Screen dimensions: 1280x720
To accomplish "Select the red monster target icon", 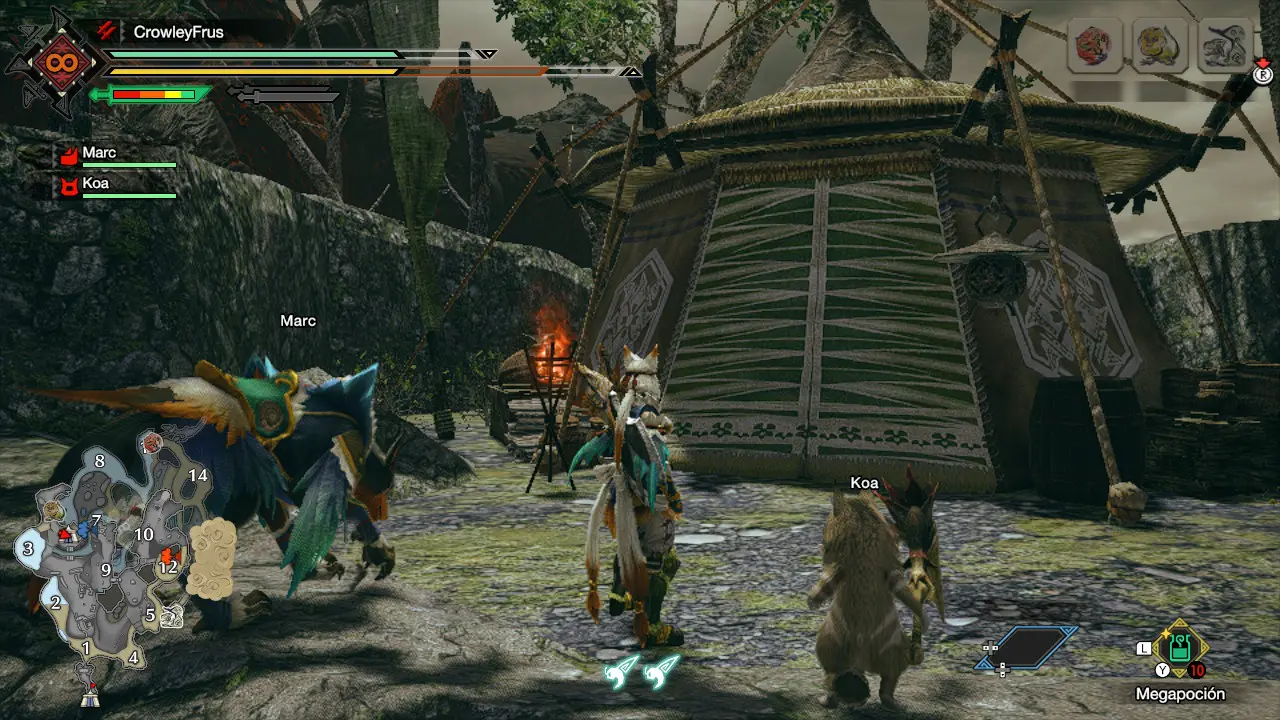I will [x=1094, y=46].
